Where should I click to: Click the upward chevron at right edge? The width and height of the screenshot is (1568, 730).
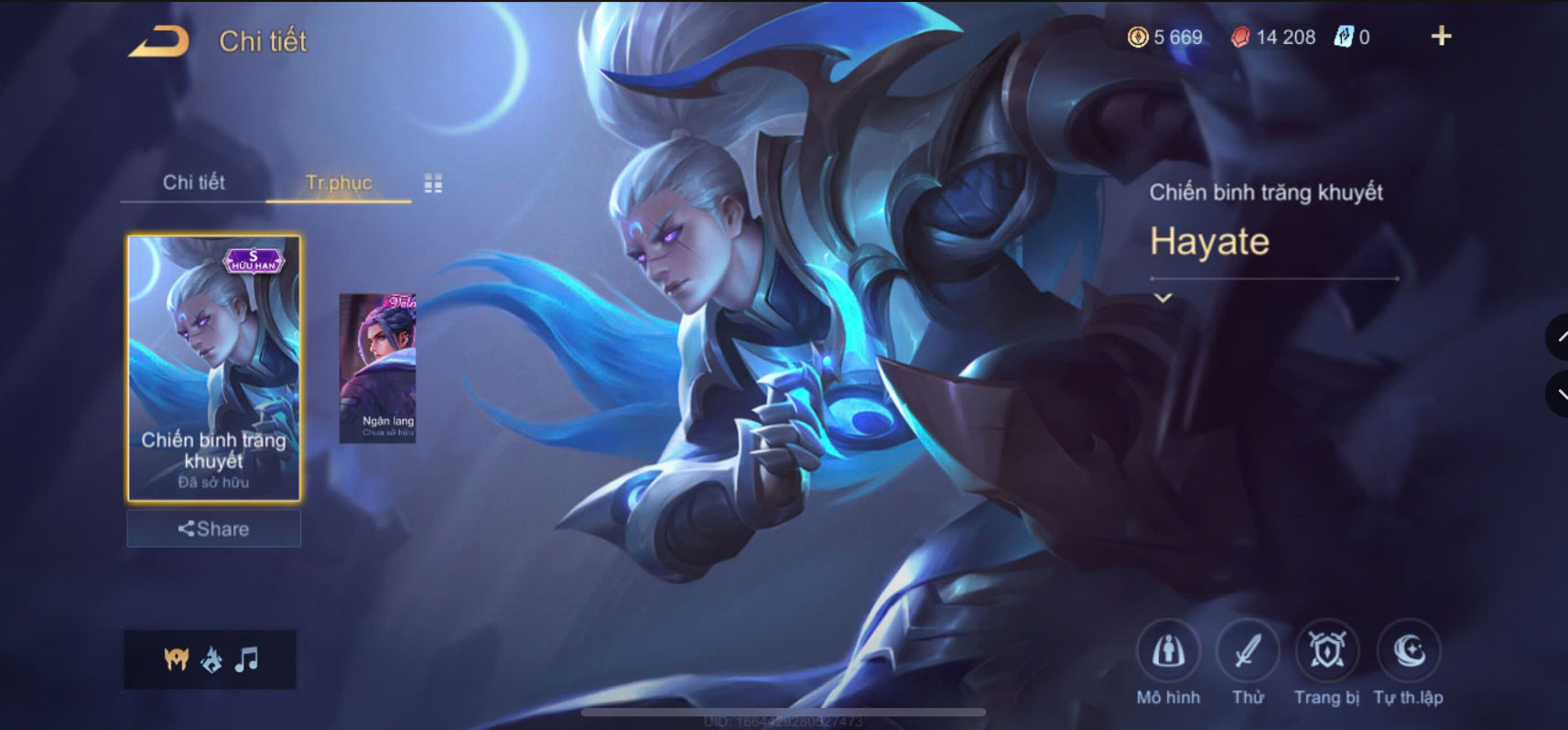pyautogui.click(x=1560, y=337)
